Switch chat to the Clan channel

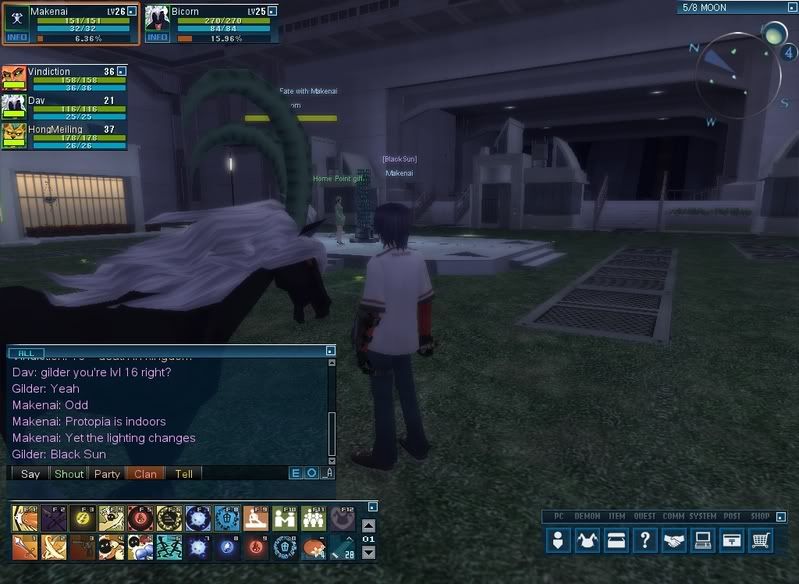[x=145, y=474]
